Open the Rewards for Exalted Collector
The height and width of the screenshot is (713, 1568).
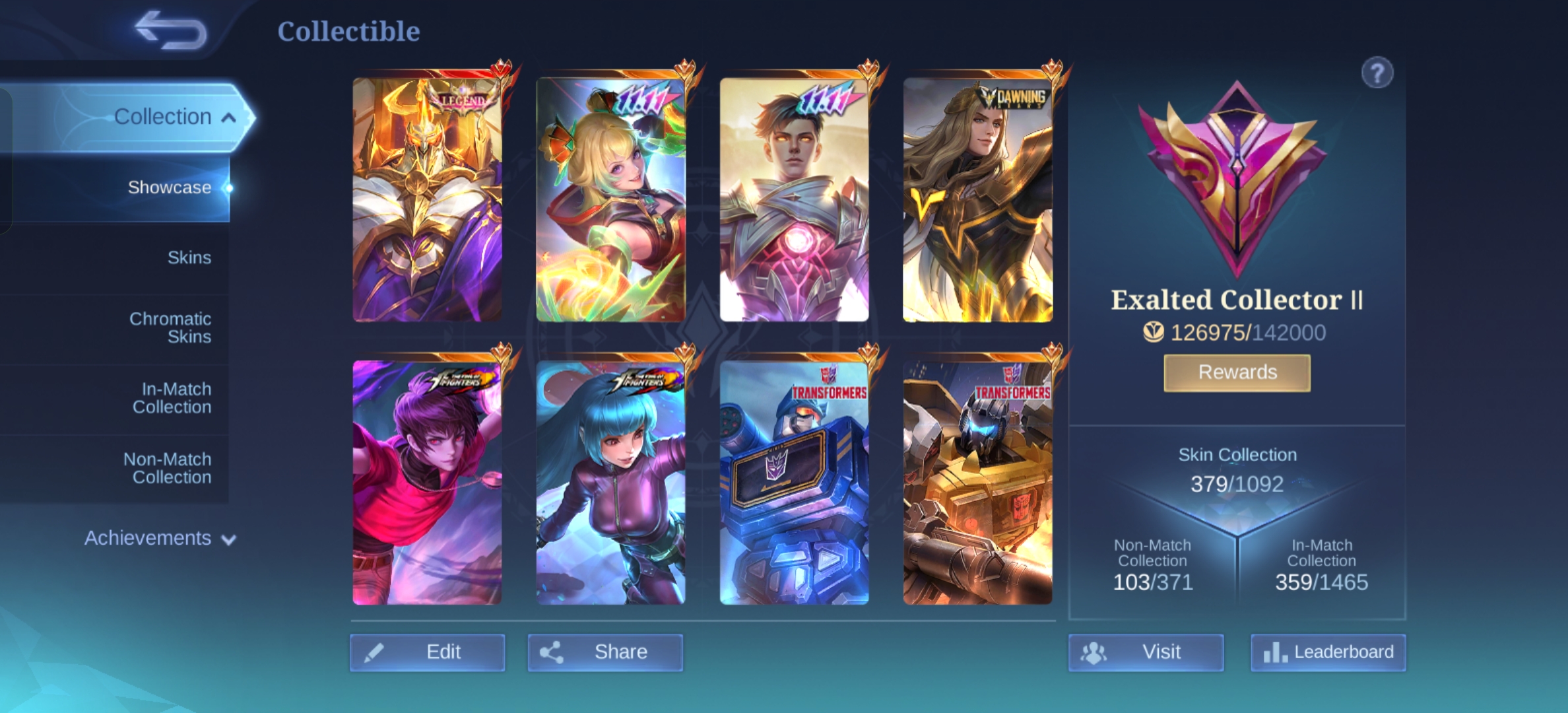pyautogui.click(x=1237, y=373)
